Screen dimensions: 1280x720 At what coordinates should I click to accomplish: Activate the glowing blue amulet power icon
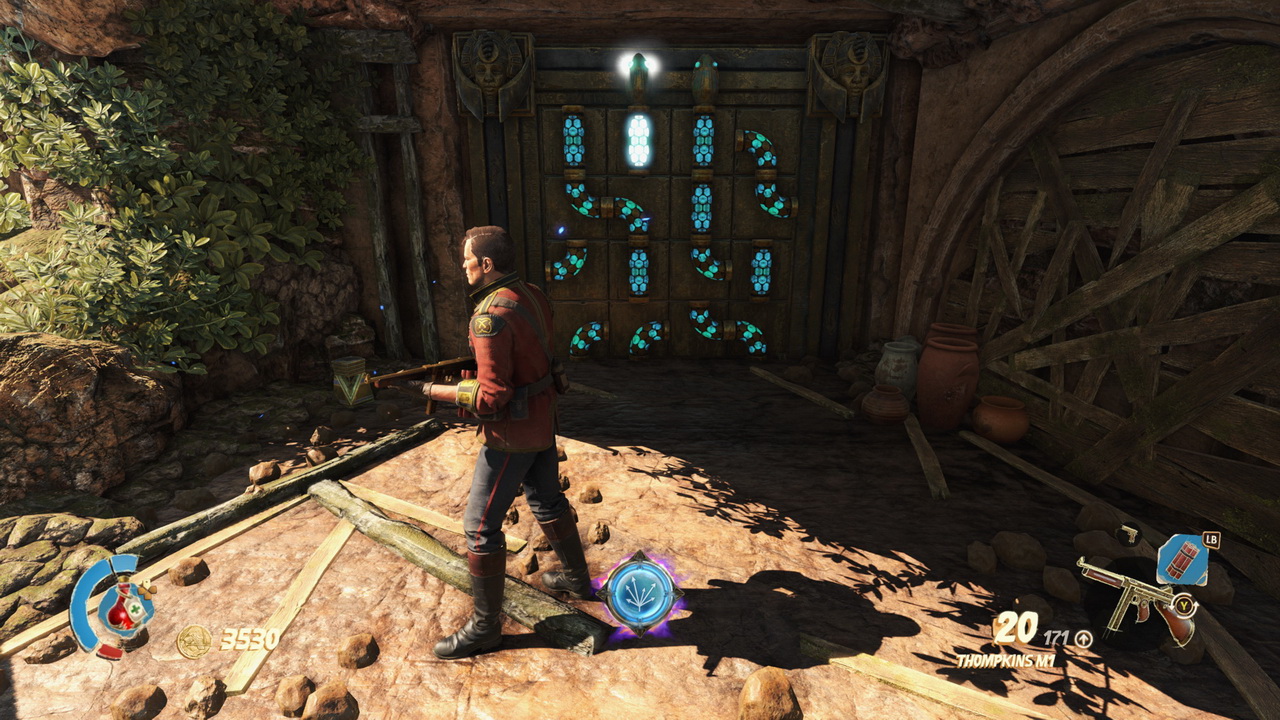(x=638, y=592)
